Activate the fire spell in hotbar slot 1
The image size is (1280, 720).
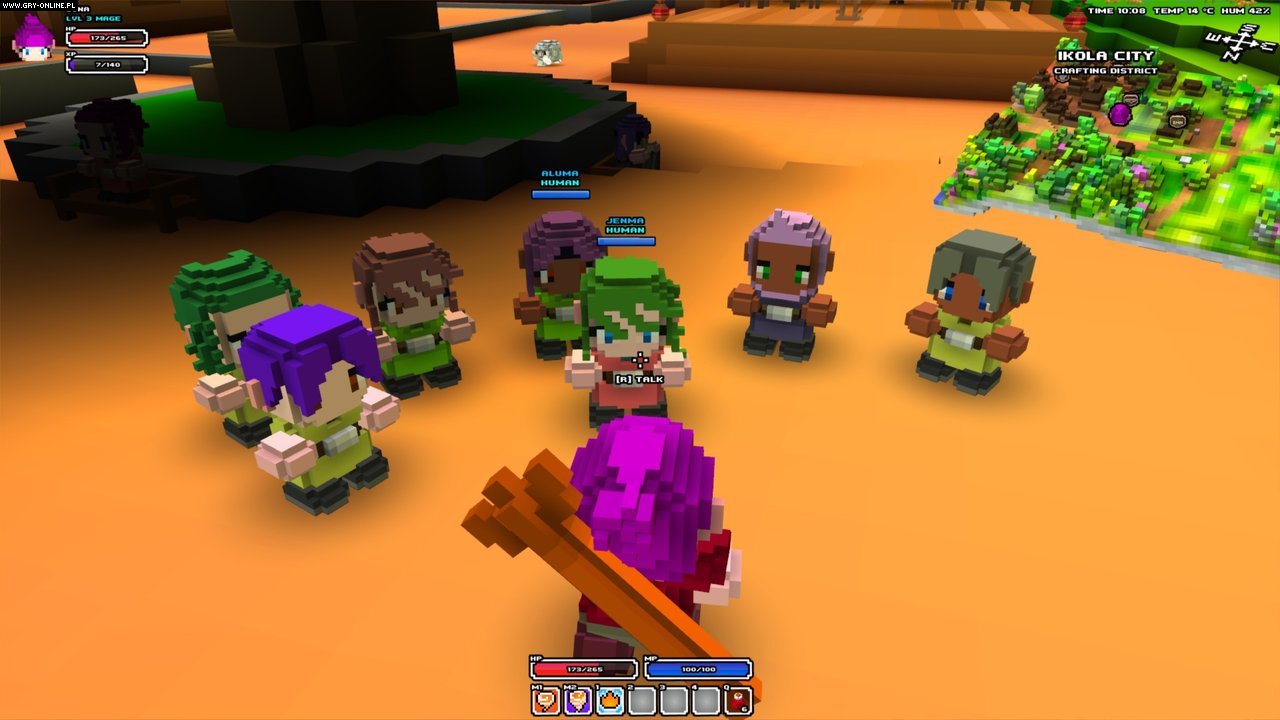pos(609,700)
